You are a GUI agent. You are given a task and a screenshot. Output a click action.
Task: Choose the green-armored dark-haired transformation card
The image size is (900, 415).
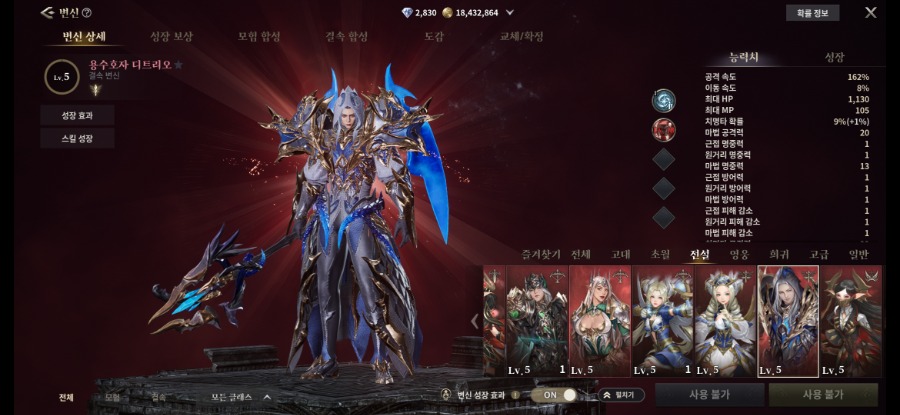[537, 320]
